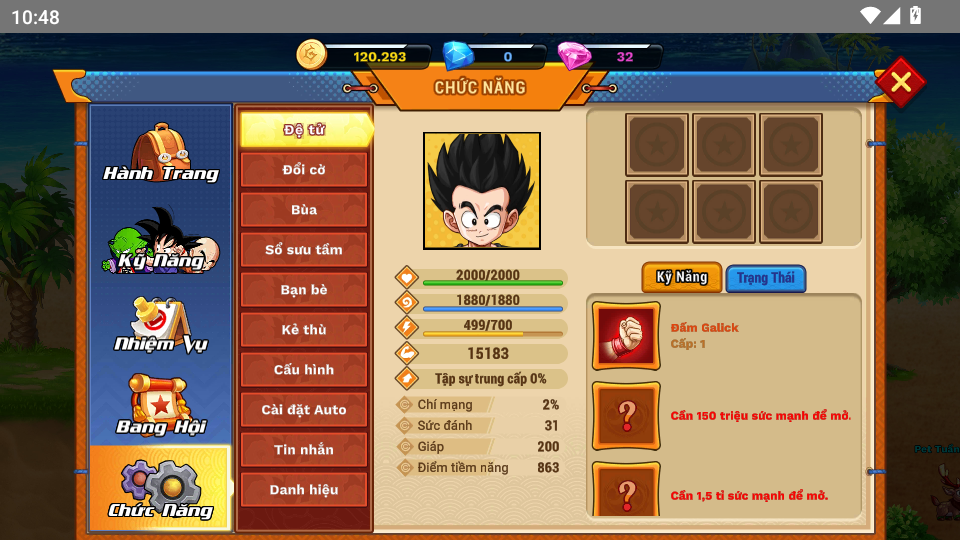Screen dimensions: 960x540
Task: Select the Đấm Galick skill icon
Action: (x=626, y=336)
